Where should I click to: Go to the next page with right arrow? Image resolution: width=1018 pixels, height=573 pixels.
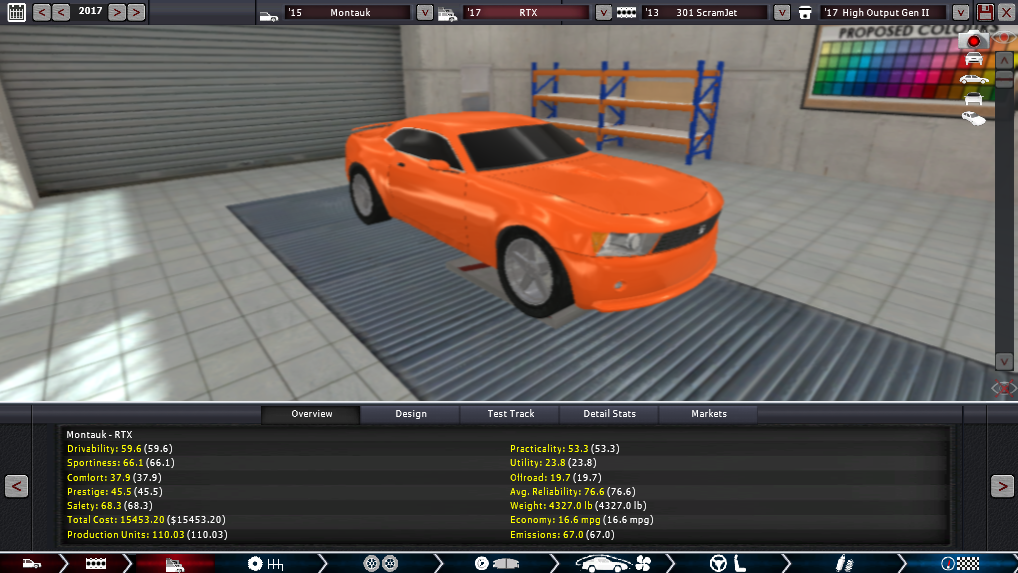tap(1002, 486)
